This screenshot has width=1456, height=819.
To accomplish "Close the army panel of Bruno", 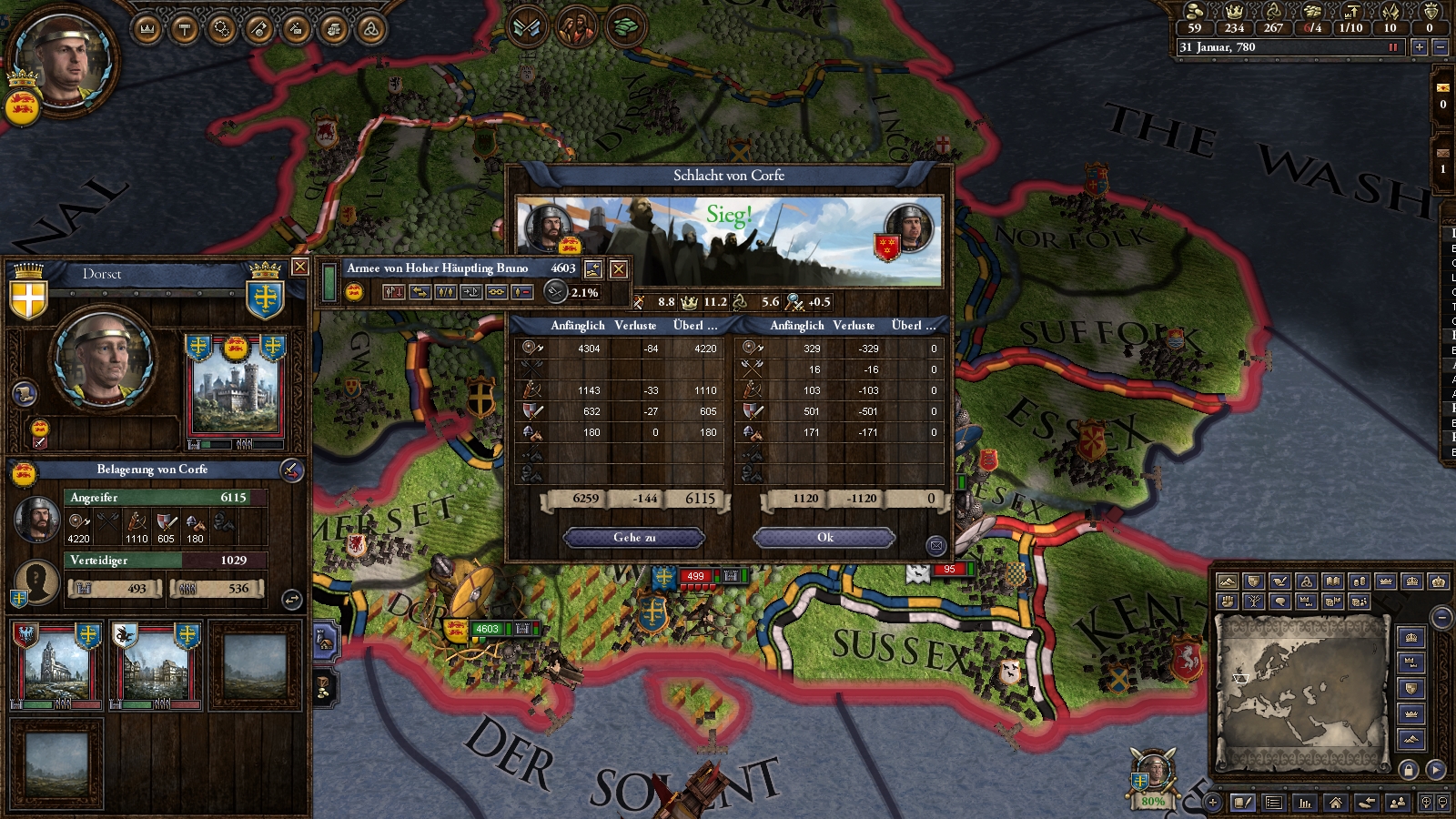I will point(619,268).
